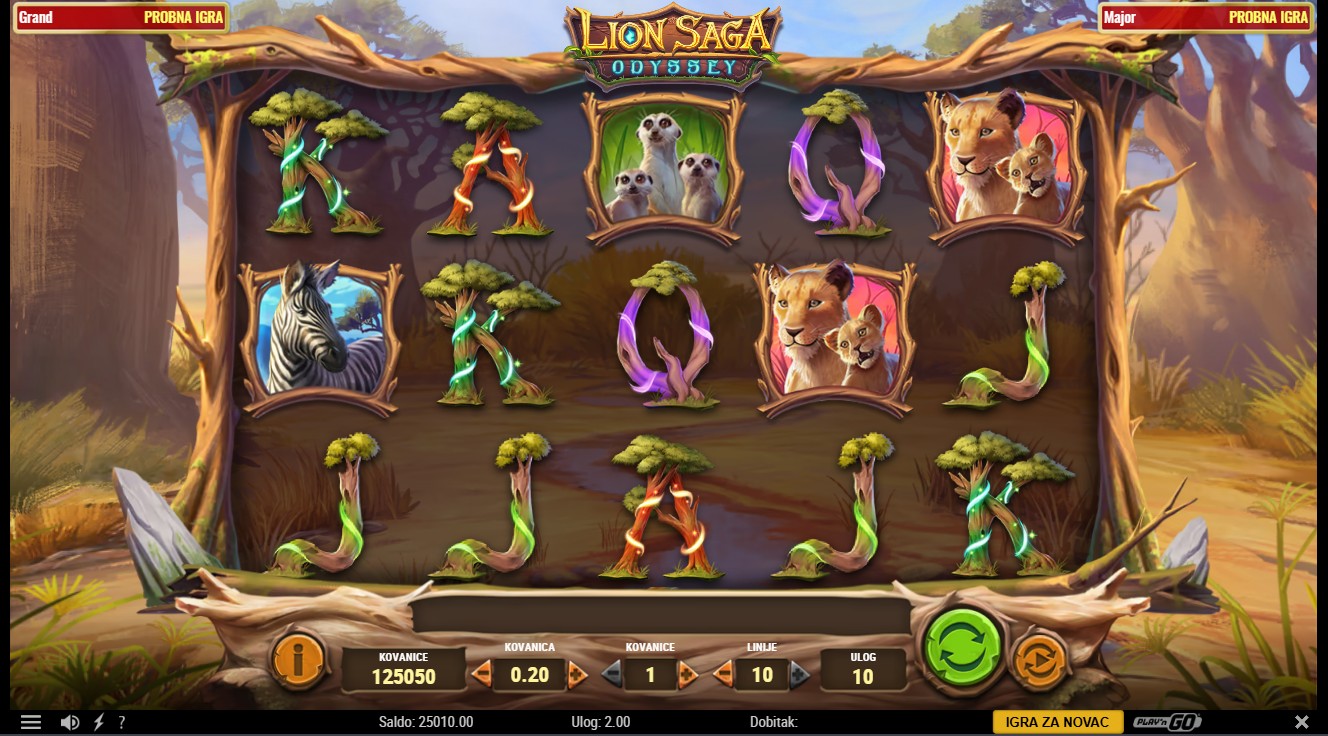Click the Igra za novac button
This screenshot has width=1328, height=736.
[1057, 722]
